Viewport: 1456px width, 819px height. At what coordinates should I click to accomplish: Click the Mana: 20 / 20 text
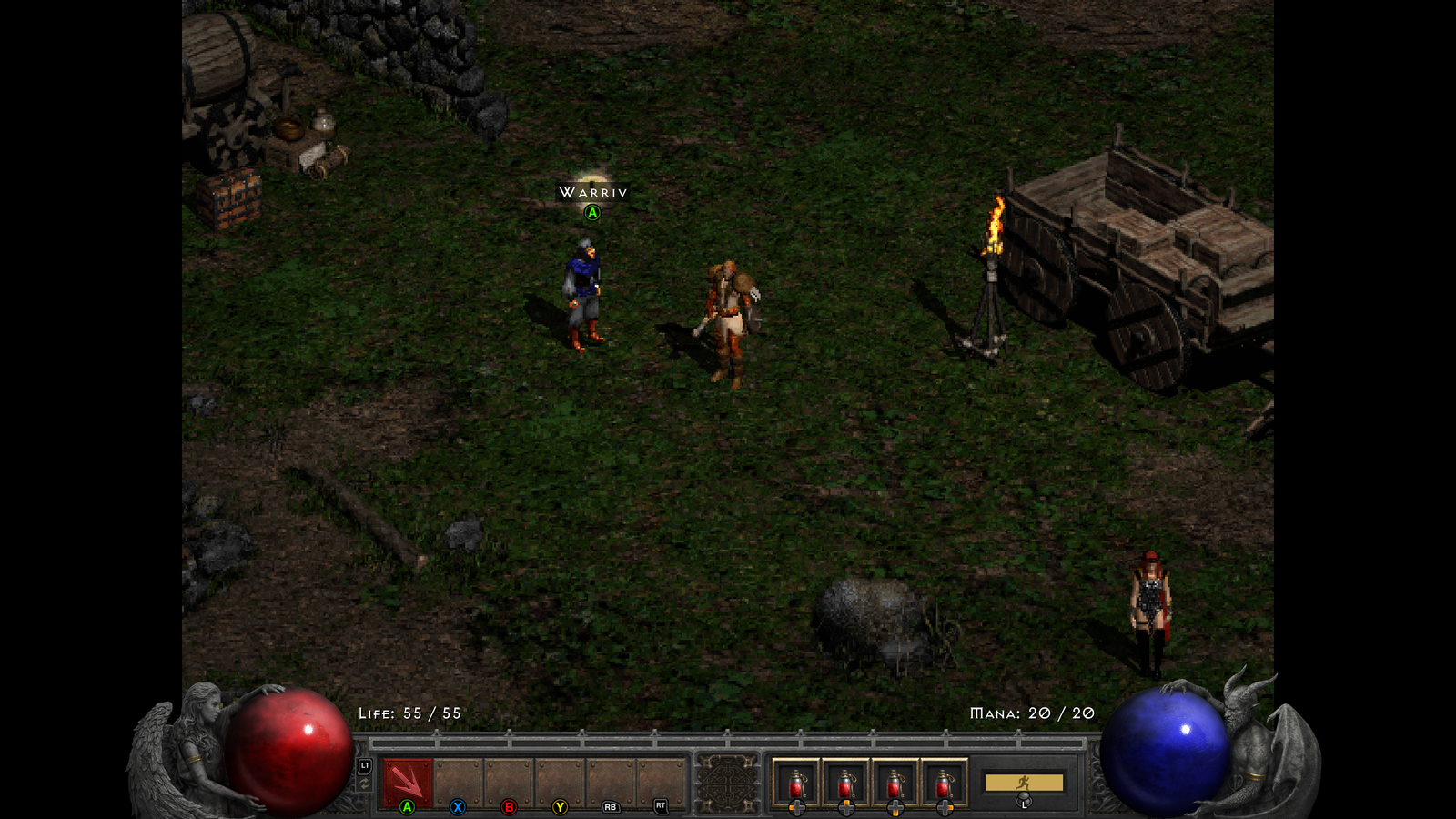(x=1033, y=713)
